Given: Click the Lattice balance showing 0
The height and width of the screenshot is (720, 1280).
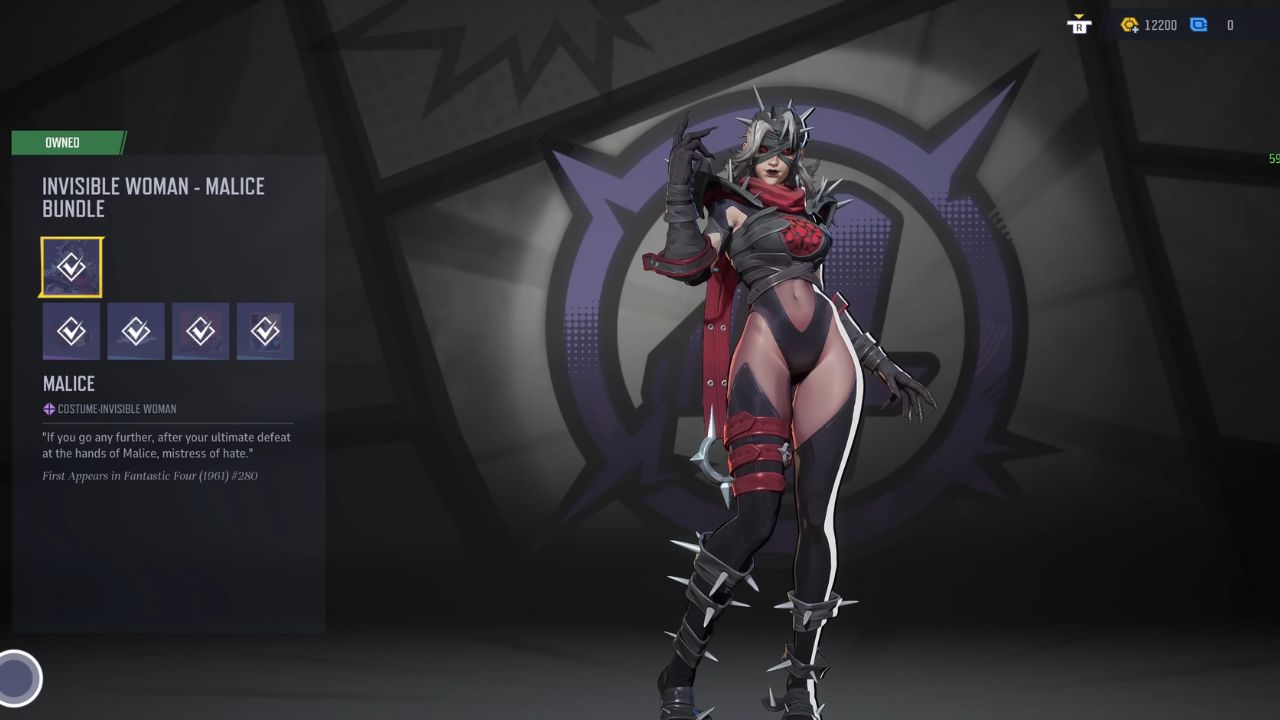Looking at the screenshot, I should pos(1230,25).
